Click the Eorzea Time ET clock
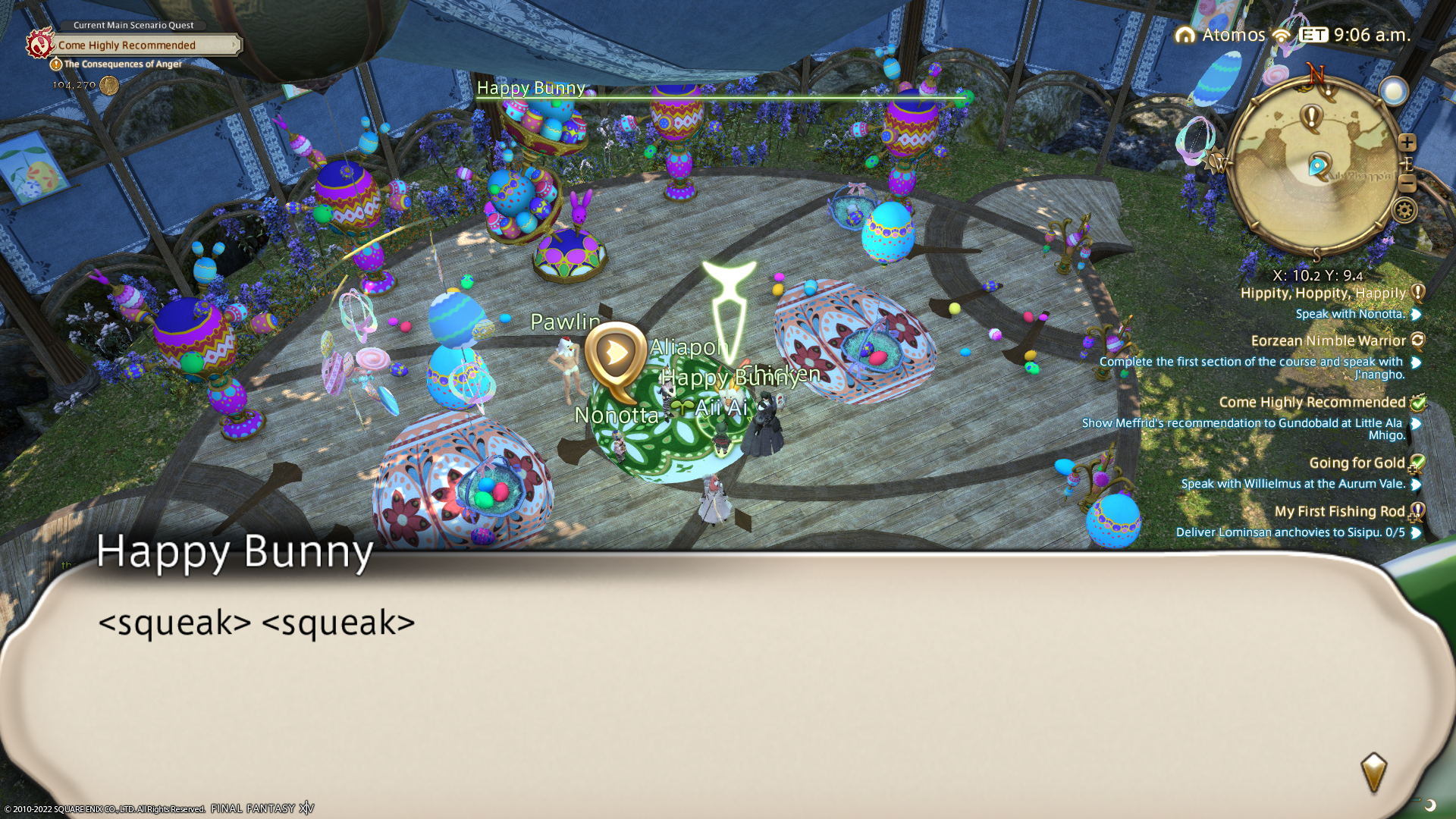 [1354, 35]
